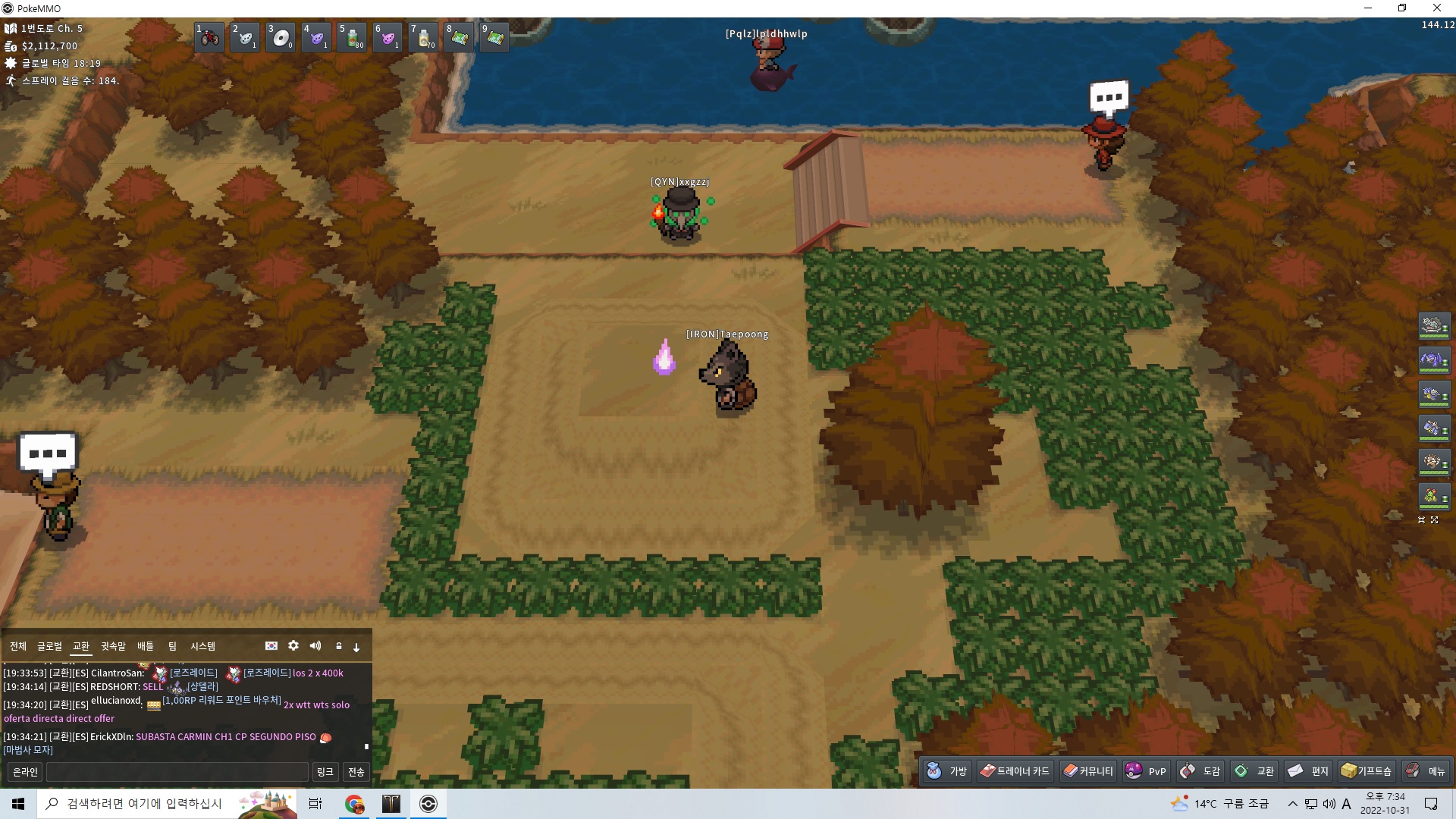Image resolution: width=1456 pixels, height=819 pixels.
Task: Open the 트레이너 카드 trainer card
Action: click(x=1015, y=771)
